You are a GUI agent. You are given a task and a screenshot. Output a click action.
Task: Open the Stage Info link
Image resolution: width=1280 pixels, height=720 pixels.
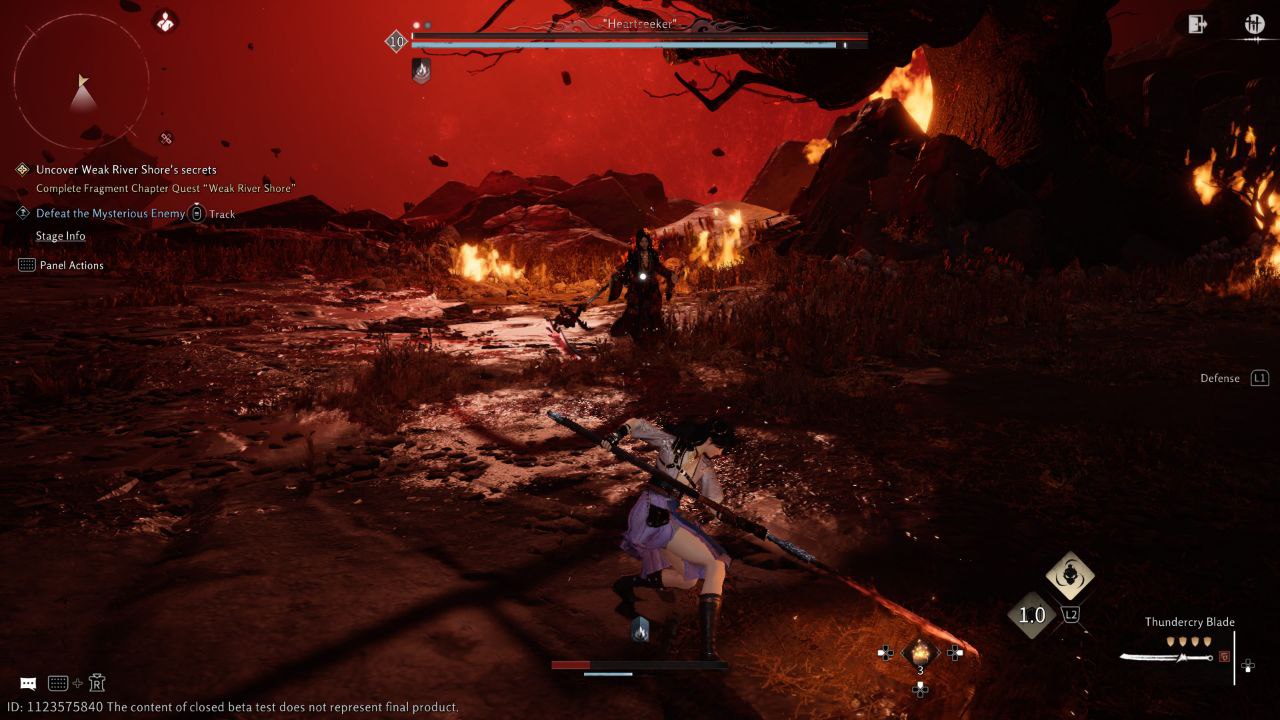point(60,236)
